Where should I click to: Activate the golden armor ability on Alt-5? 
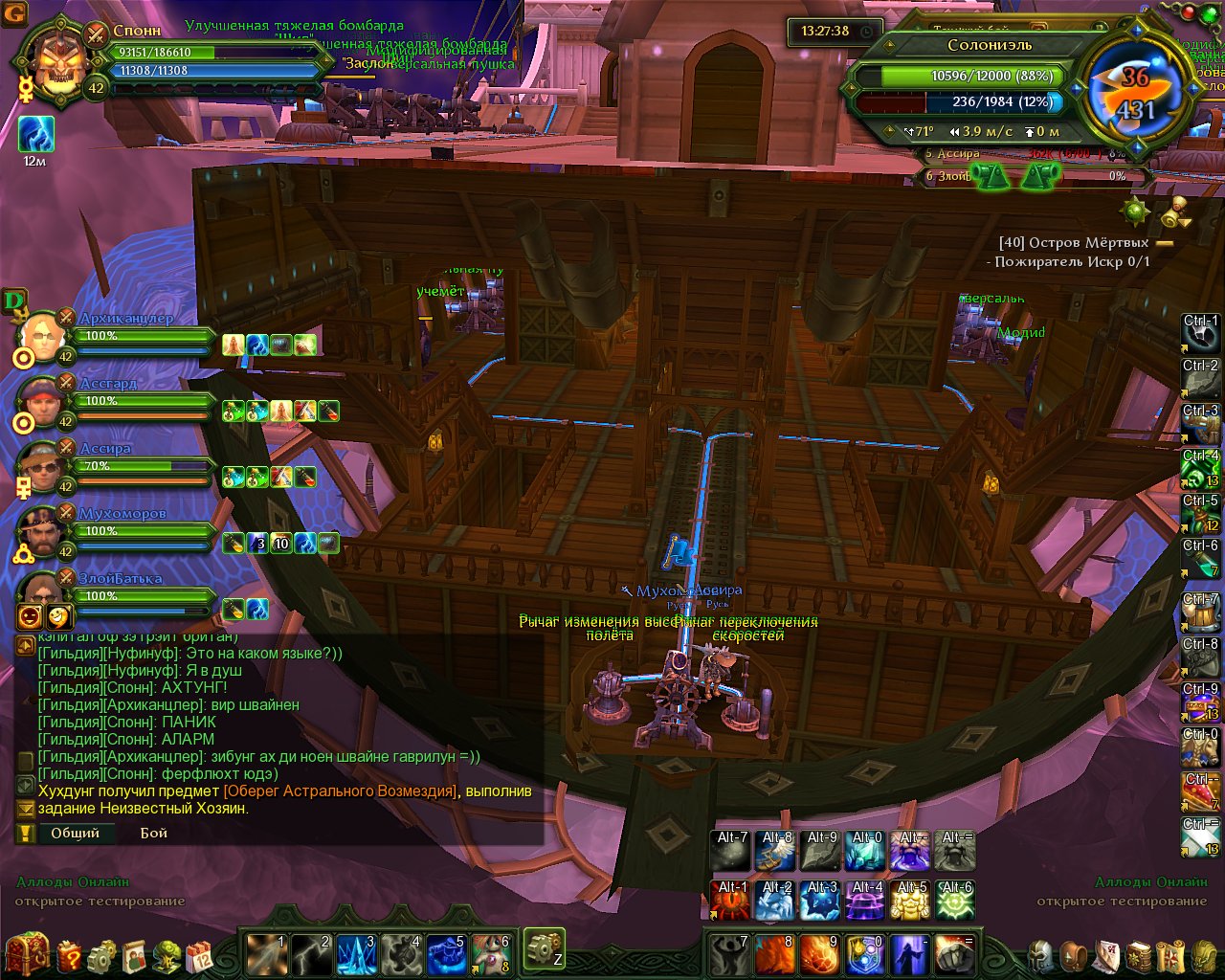coord(910,901)
